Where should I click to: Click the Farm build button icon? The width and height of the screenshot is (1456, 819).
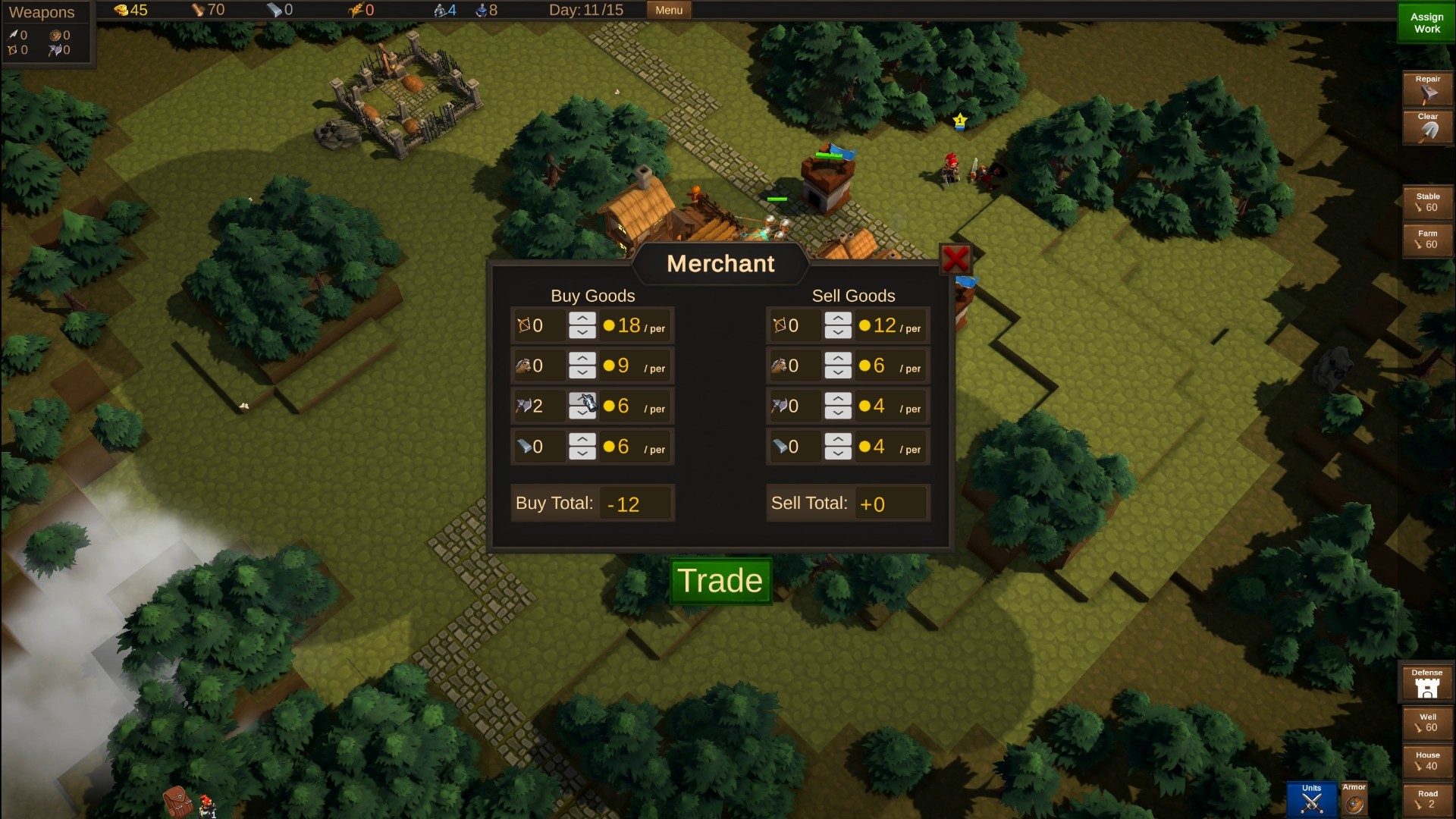click(x=1429, y=240)
